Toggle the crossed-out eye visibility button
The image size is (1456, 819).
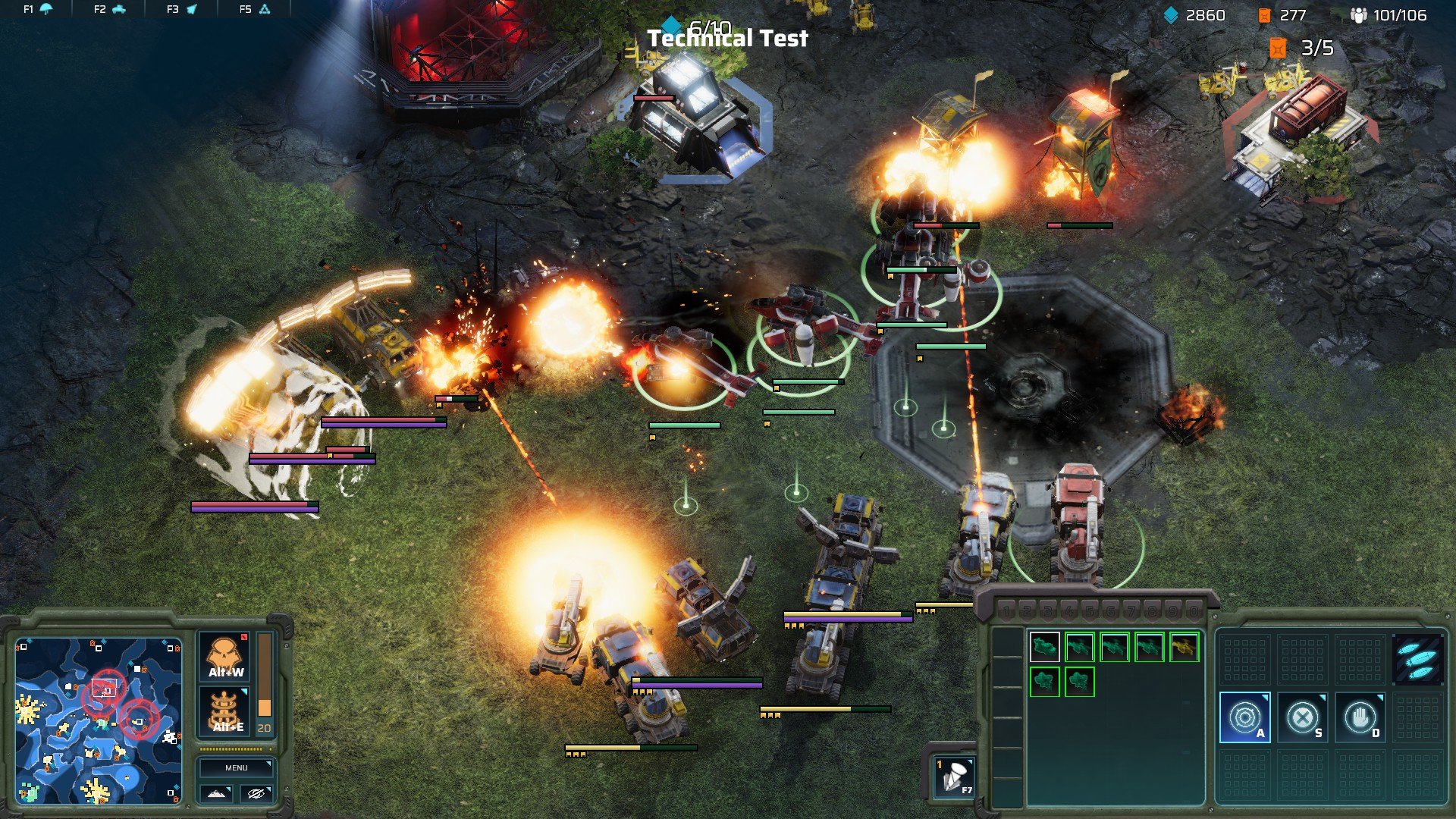point(256,793)
